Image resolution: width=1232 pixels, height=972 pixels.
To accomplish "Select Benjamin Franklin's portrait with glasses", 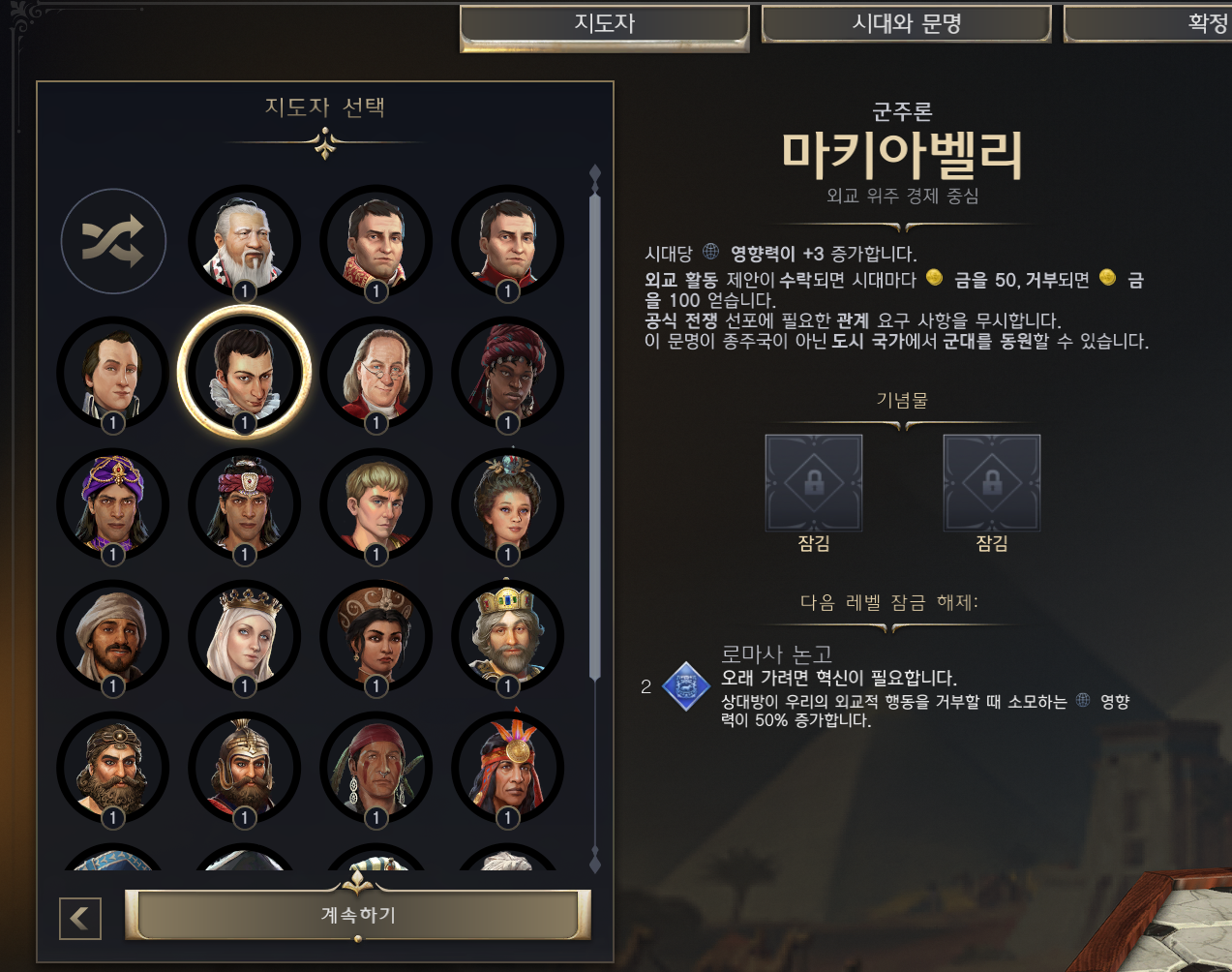I will coord(376,372).
